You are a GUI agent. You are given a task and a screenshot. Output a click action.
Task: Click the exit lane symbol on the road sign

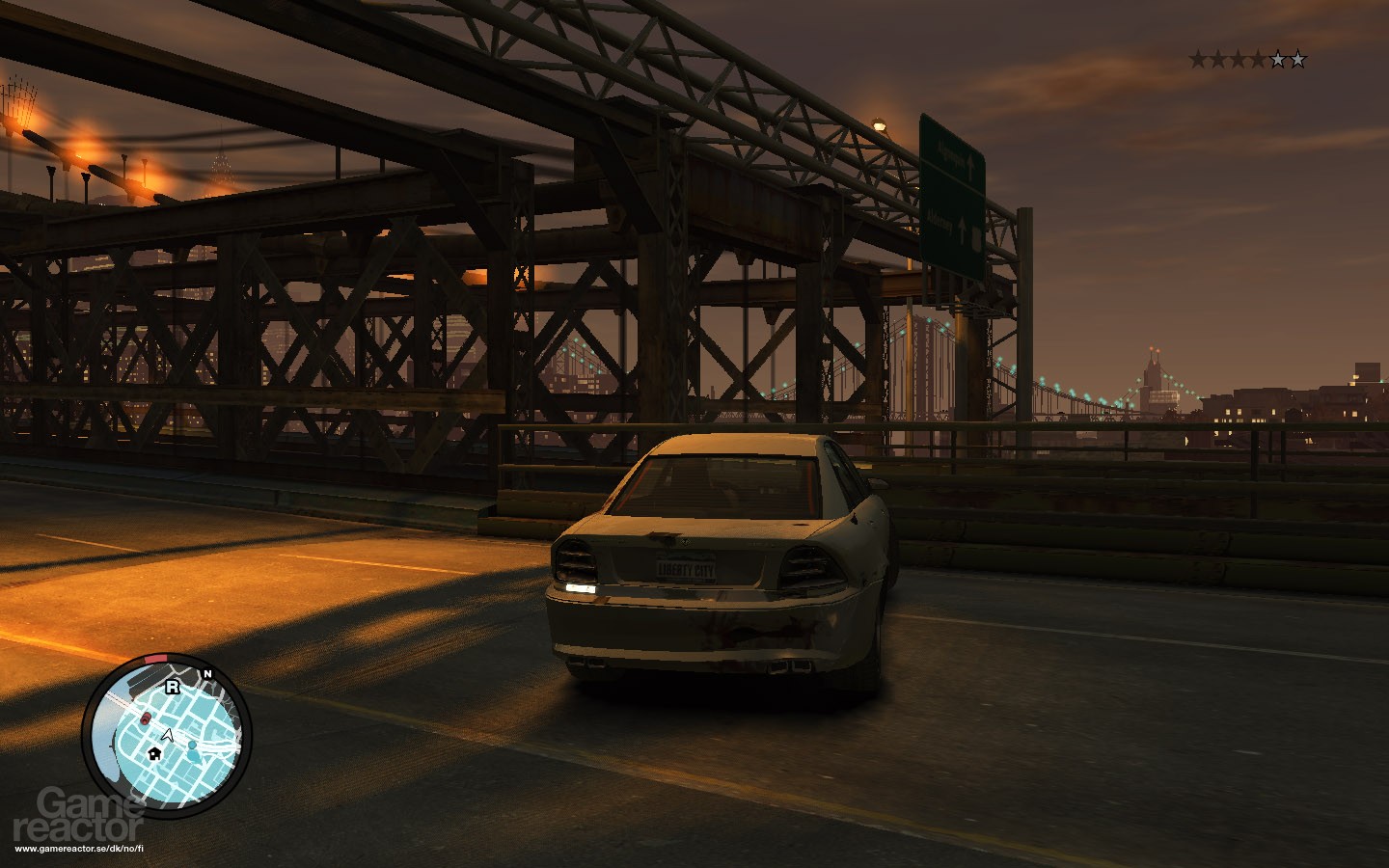click(976, 239)
